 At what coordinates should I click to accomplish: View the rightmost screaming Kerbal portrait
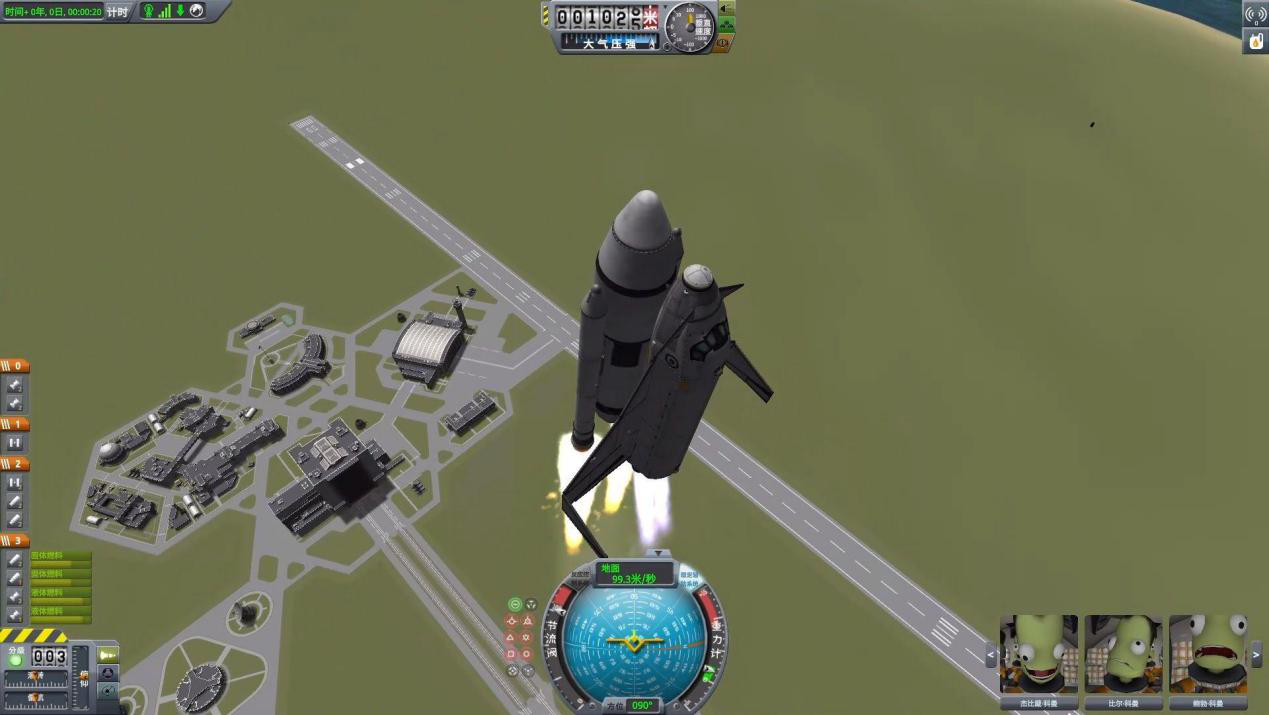click(x=1207, y=654)
